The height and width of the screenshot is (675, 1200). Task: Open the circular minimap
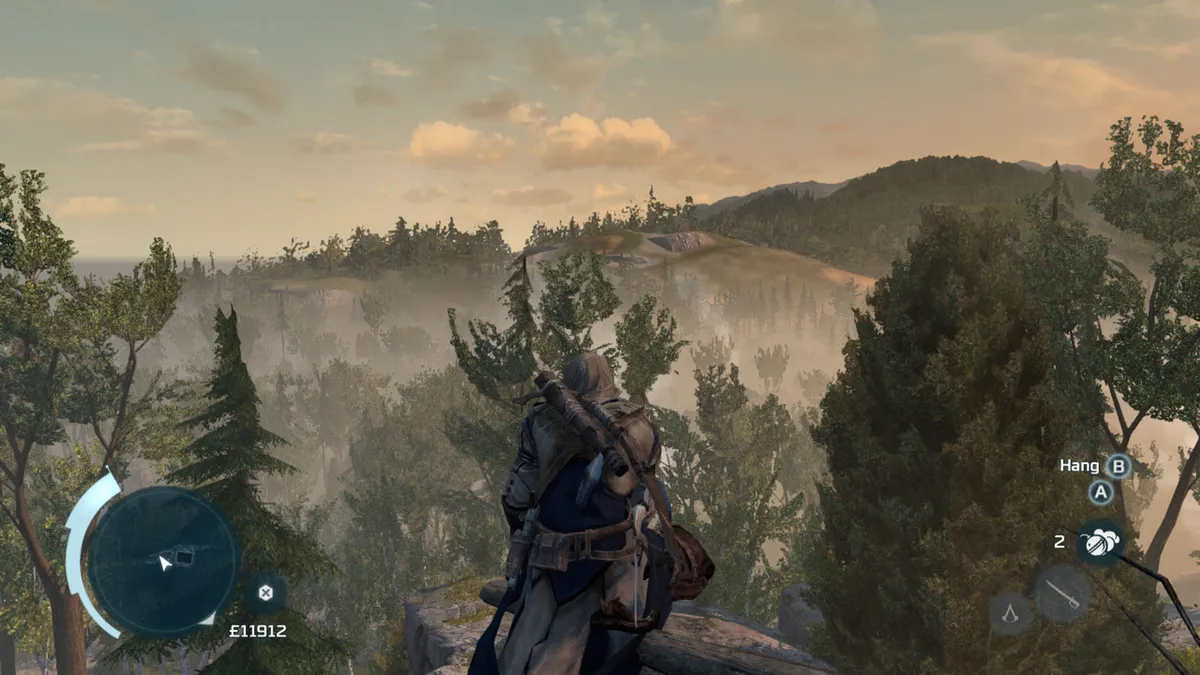(x=163, y=559)
